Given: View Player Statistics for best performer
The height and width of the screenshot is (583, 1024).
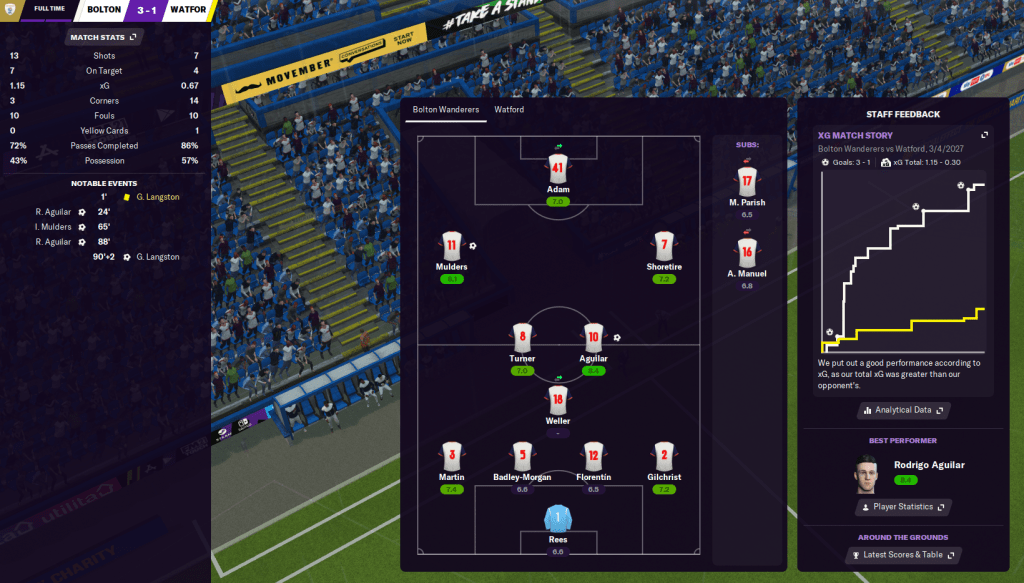Looking at the screenshot, I should pyautogui.click(x=903, y=507).
